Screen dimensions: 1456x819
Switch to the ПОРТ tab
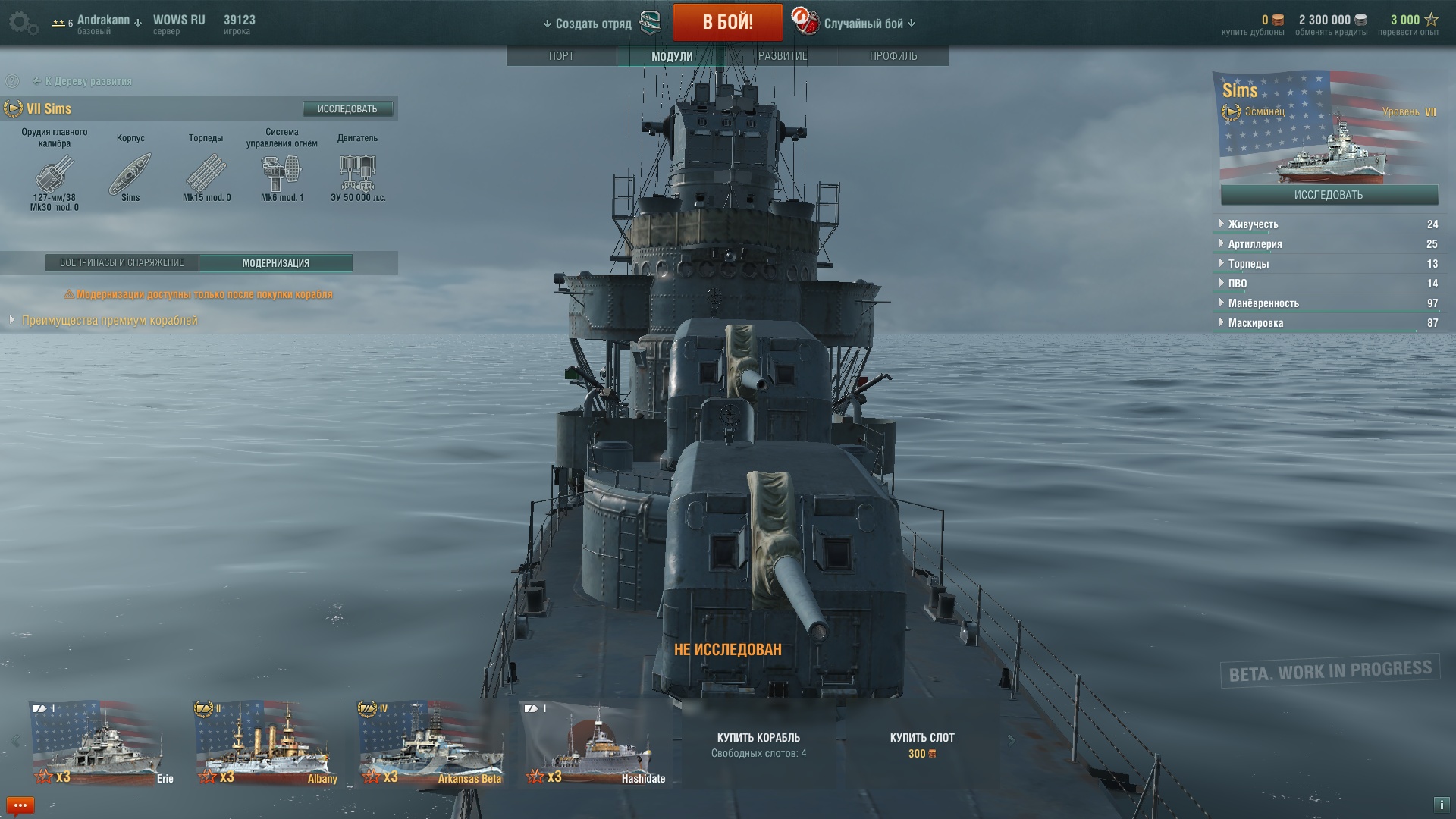click(x=561, y=56)
